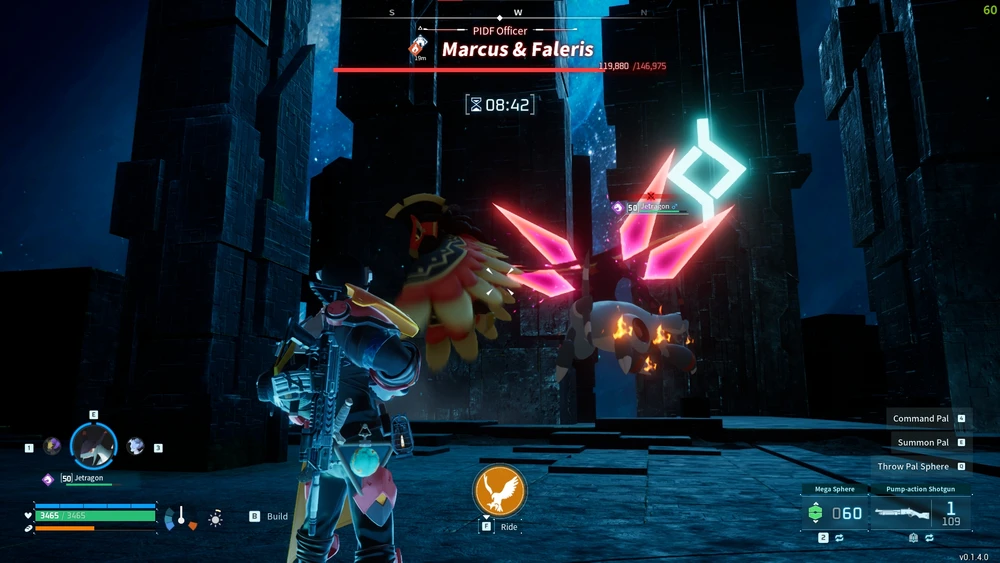Activate the orange Ride bird icon
The image size is (1000, 563).
[x=499, y=491]
